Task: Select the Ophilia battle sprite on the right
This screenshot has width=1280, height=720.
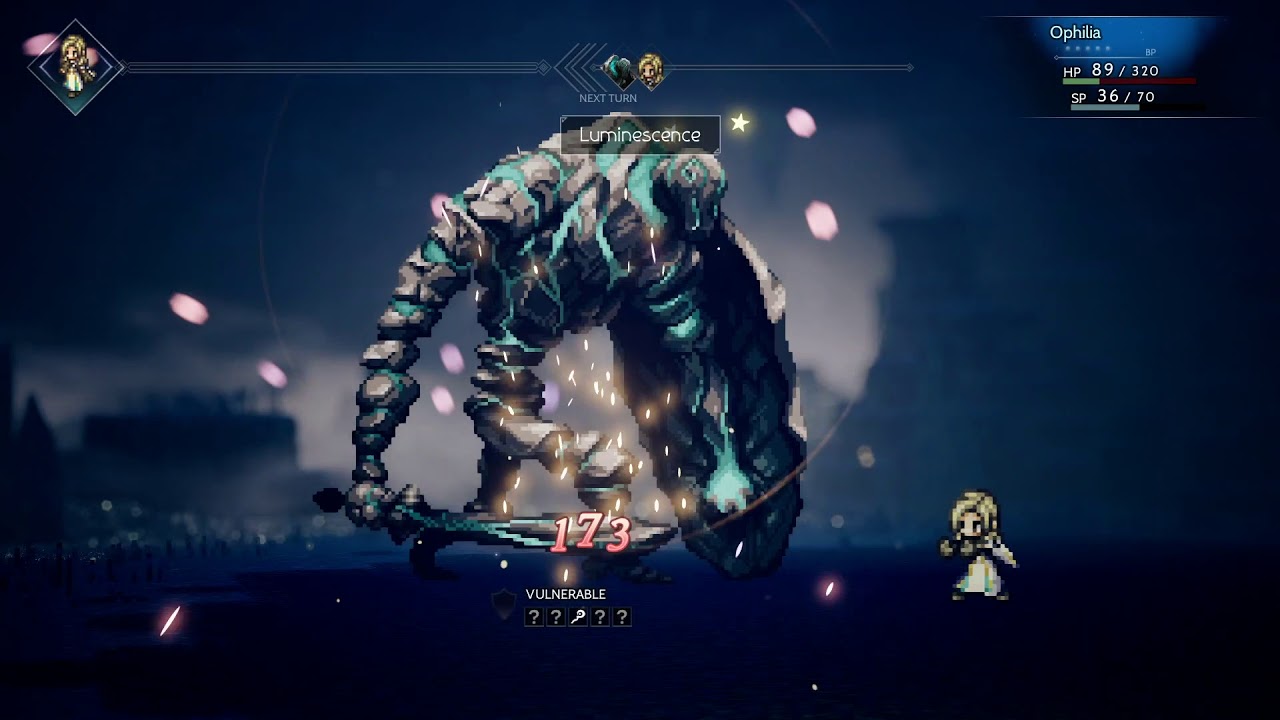Action: [973, 540]
